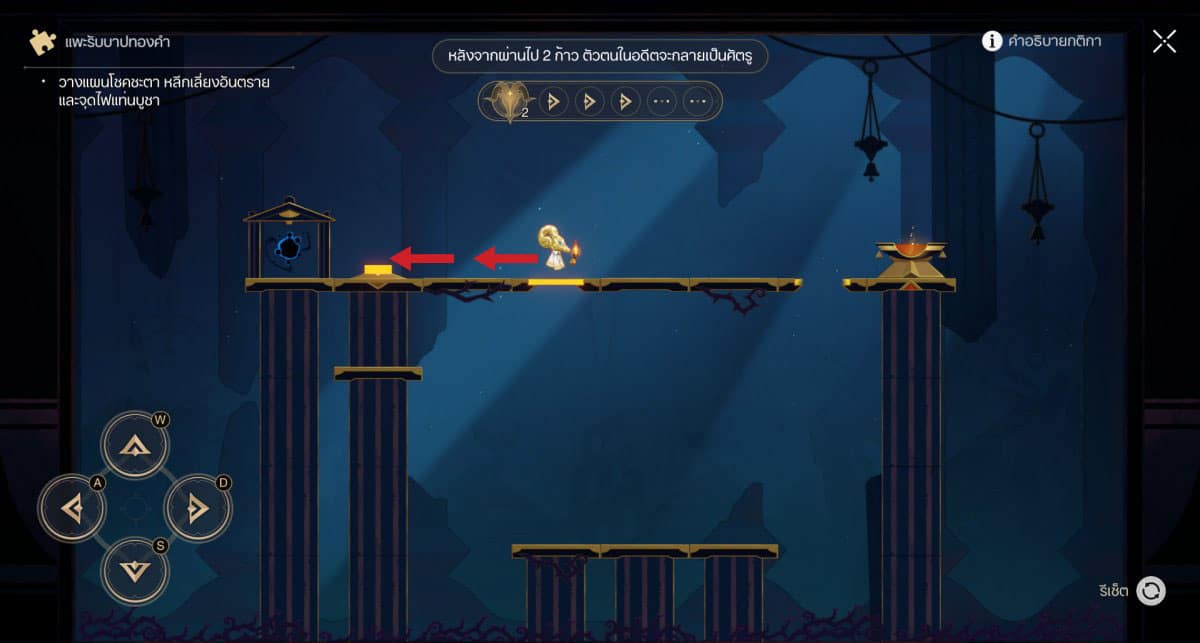Reset the puzzle with รีเซ็ต button

point(1151,590)
